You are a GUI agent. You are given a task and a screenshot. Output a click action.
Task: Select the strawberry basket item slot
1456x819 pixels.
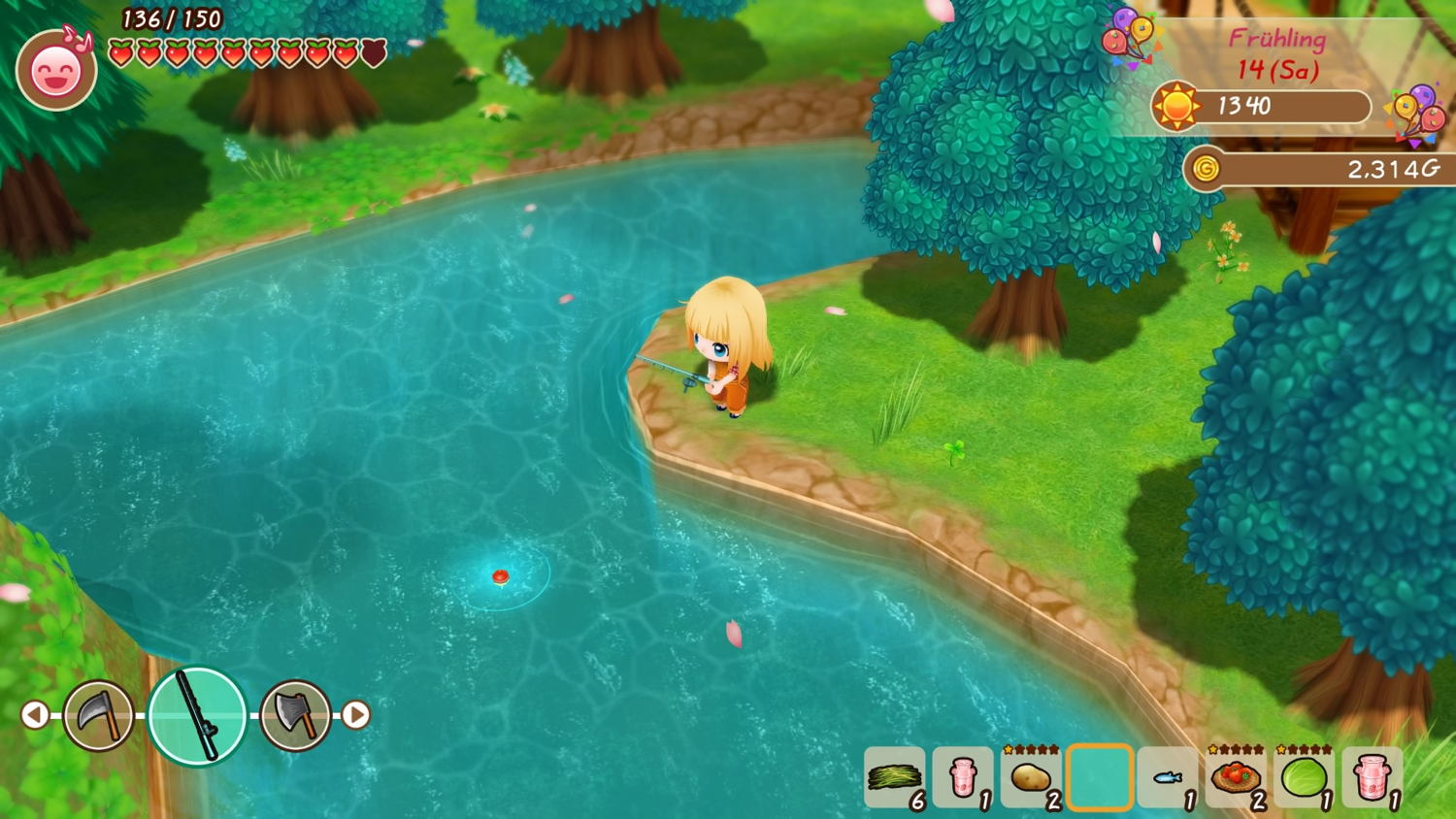coord(1235,777)
